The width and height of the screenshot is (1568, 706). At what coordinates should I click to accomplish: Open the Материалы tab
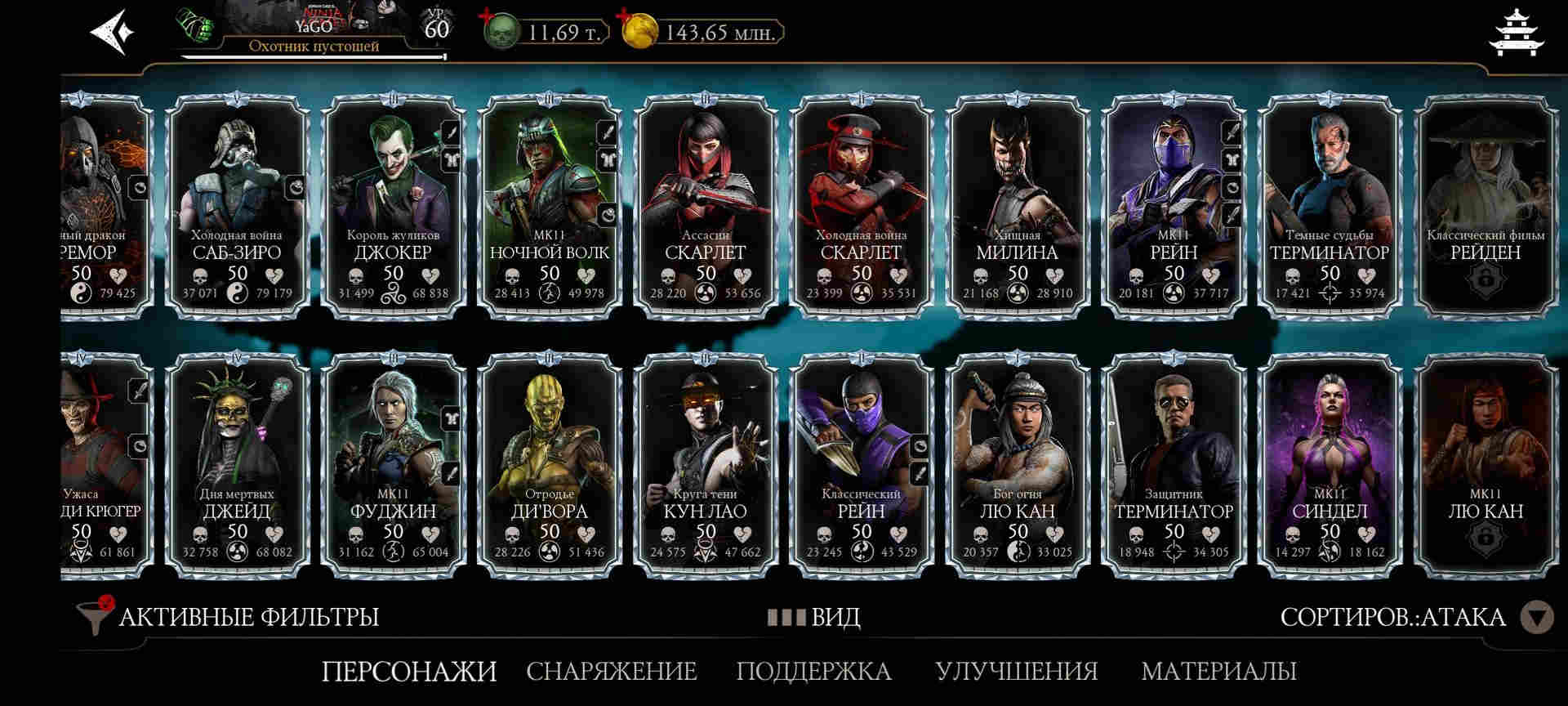[1218, 672]
